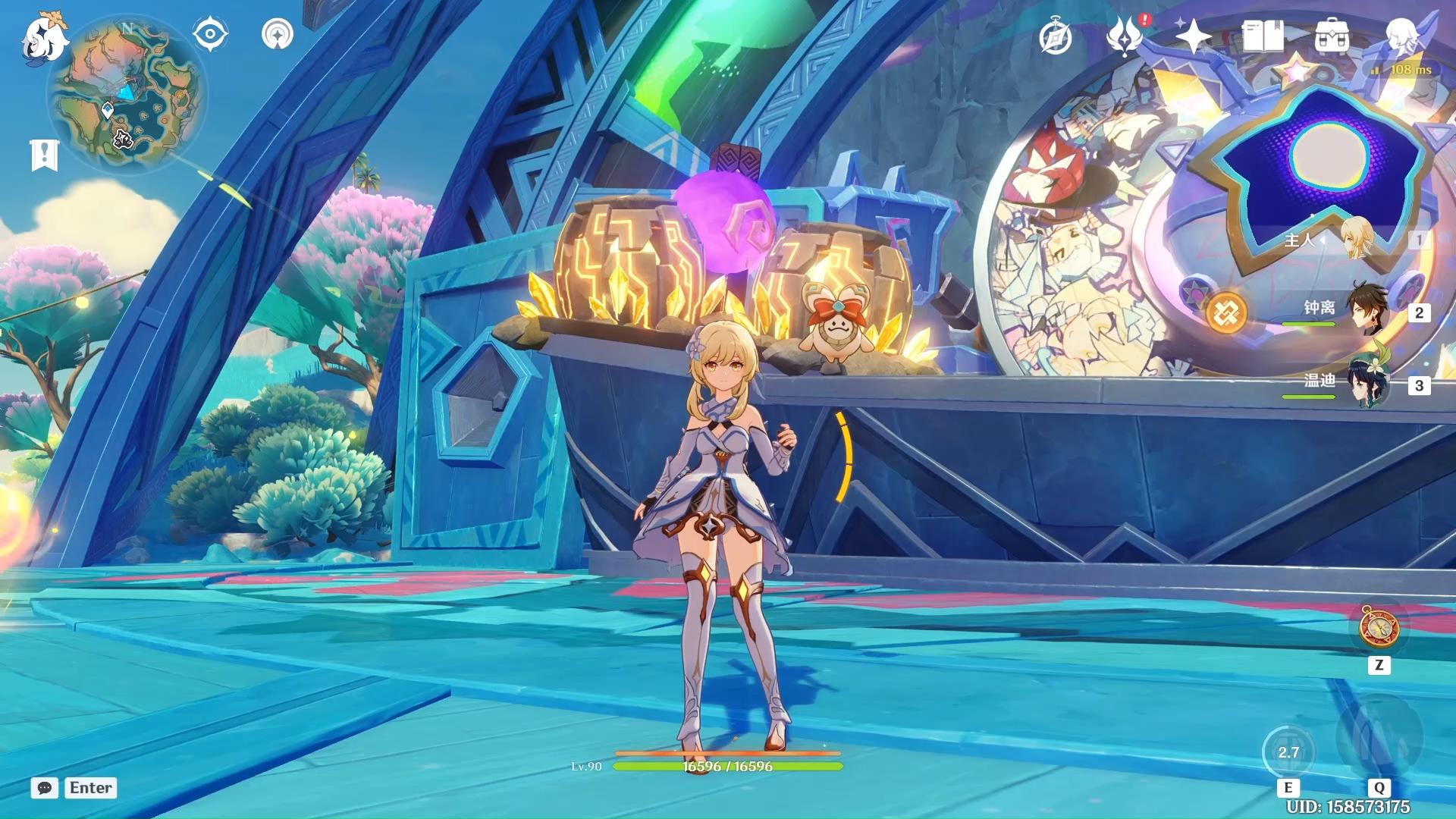Open the four-pointed star wish icon
This screenshot has height=819, width=1456.
point(1193,36)
